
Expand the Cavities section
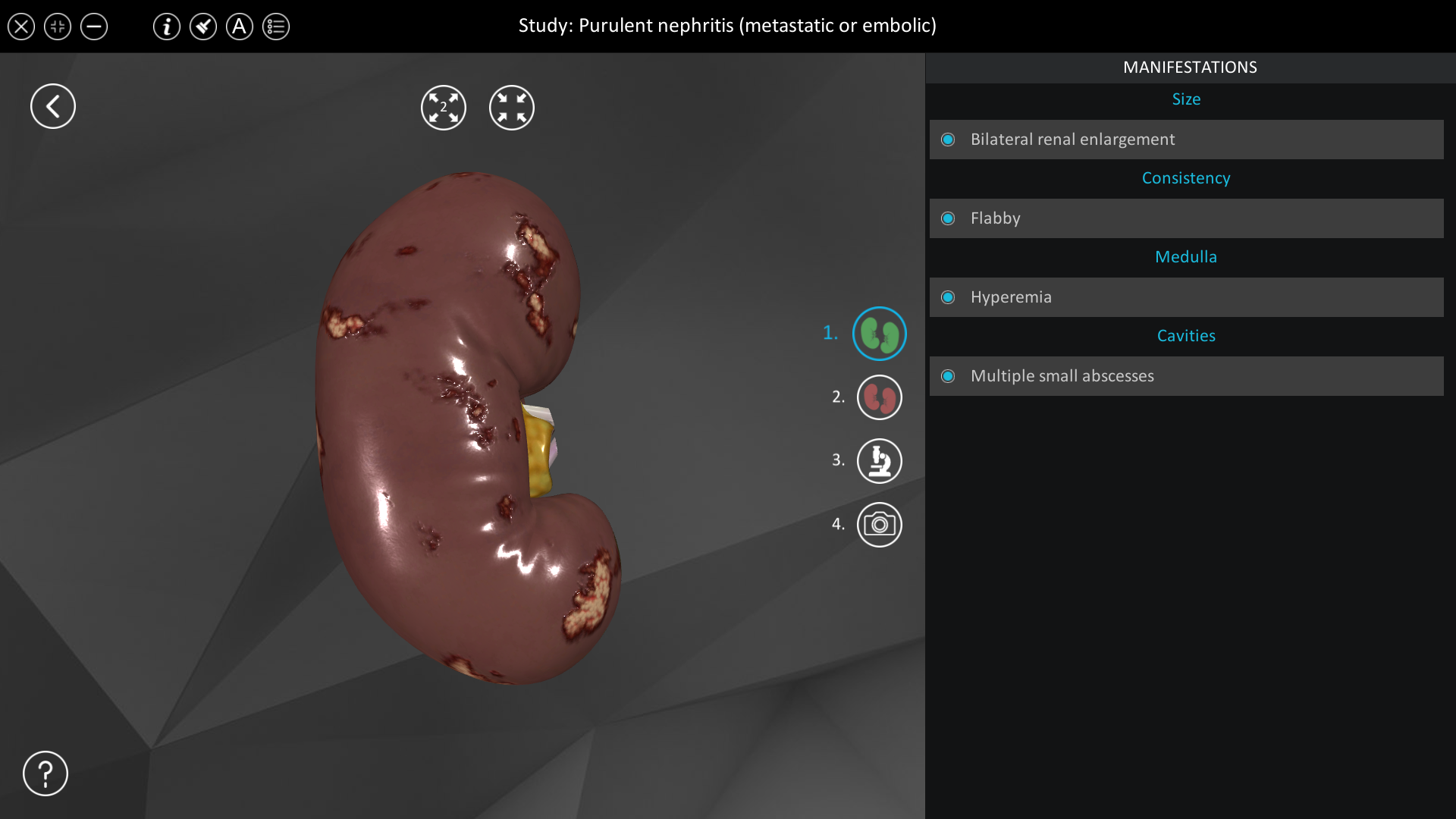tap(1186, 335)
